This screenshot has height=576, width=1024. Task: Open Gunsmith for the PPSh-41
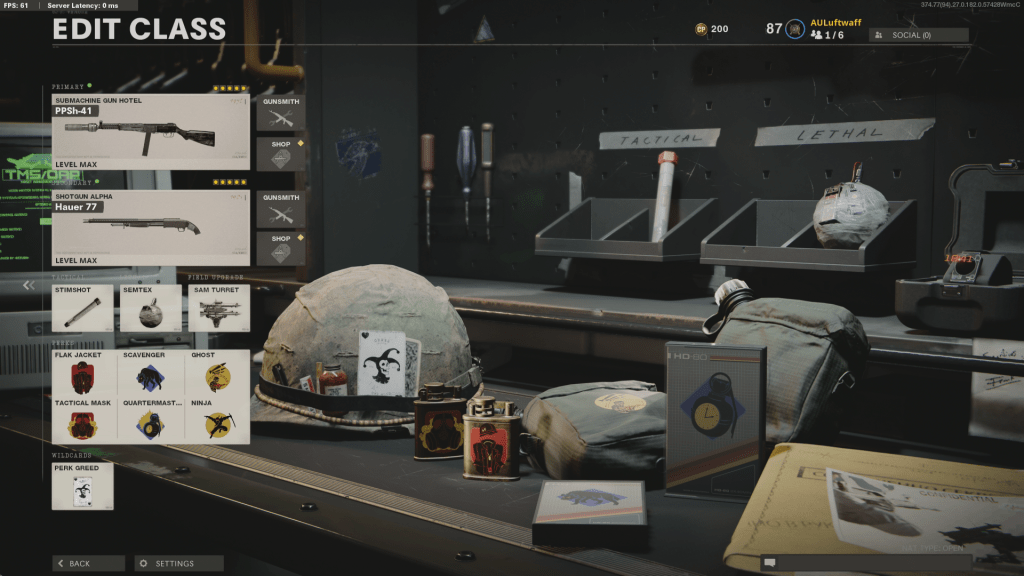[281, 112]
